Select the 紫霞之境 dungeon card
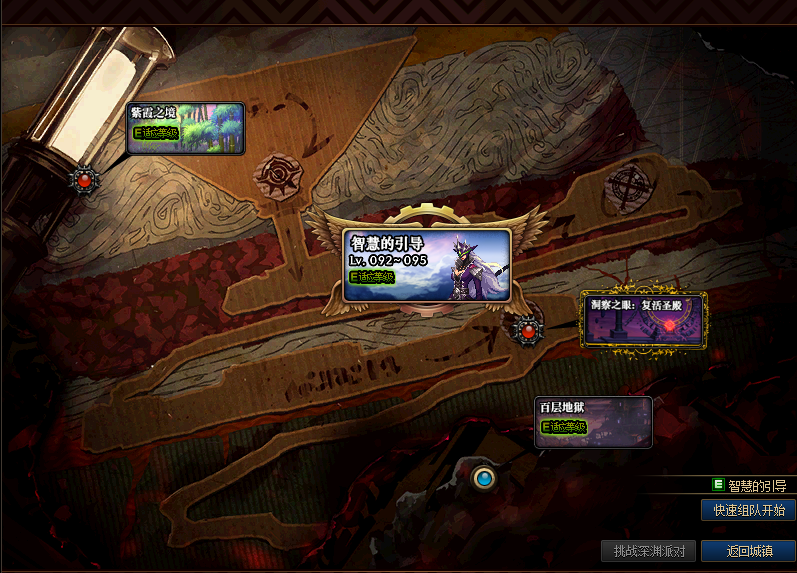The image size is (797, 573). pos(186,128)
